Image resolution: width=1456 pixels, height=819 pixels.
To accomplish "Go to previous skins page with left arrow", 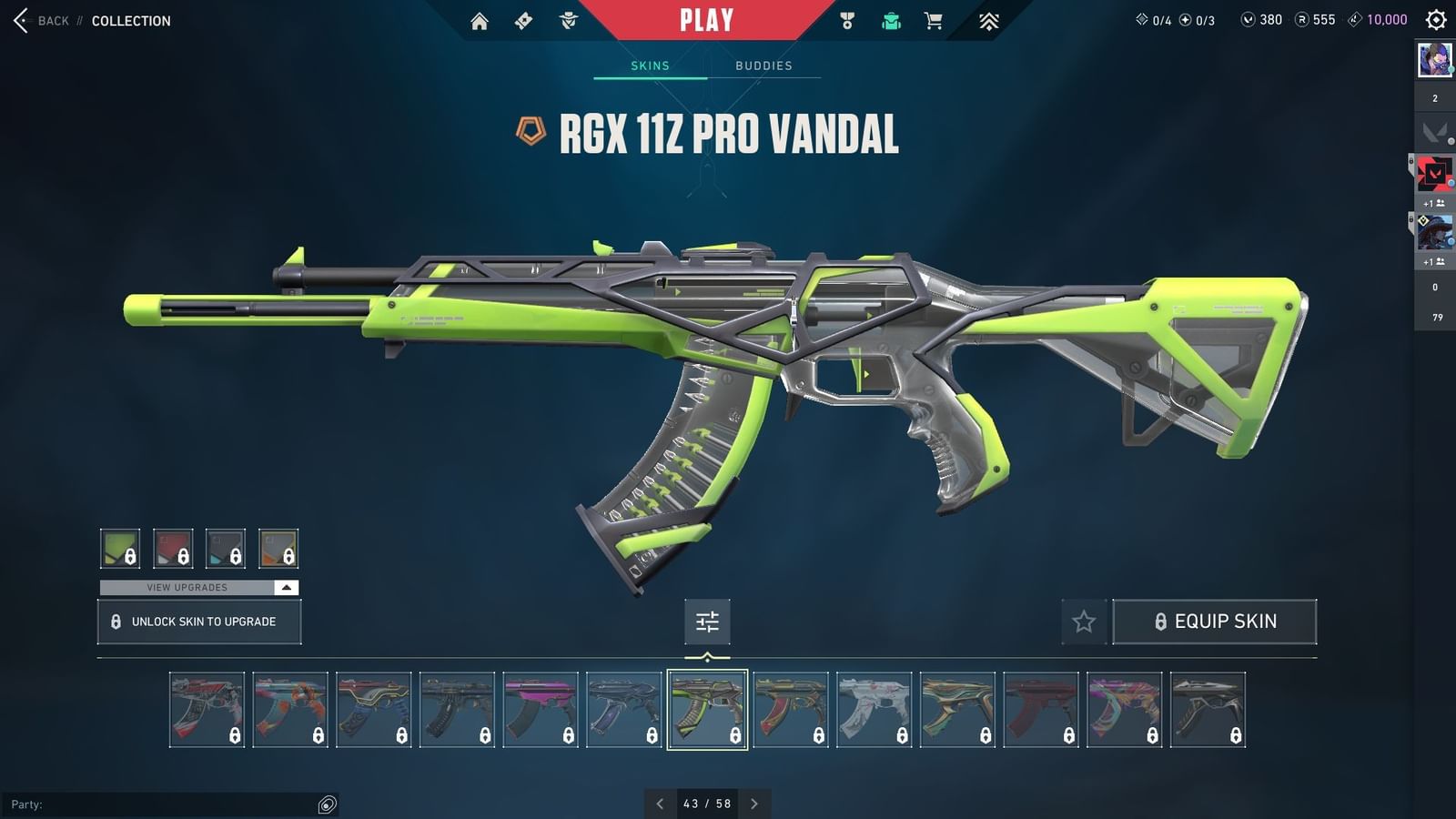I will (661, 804).
